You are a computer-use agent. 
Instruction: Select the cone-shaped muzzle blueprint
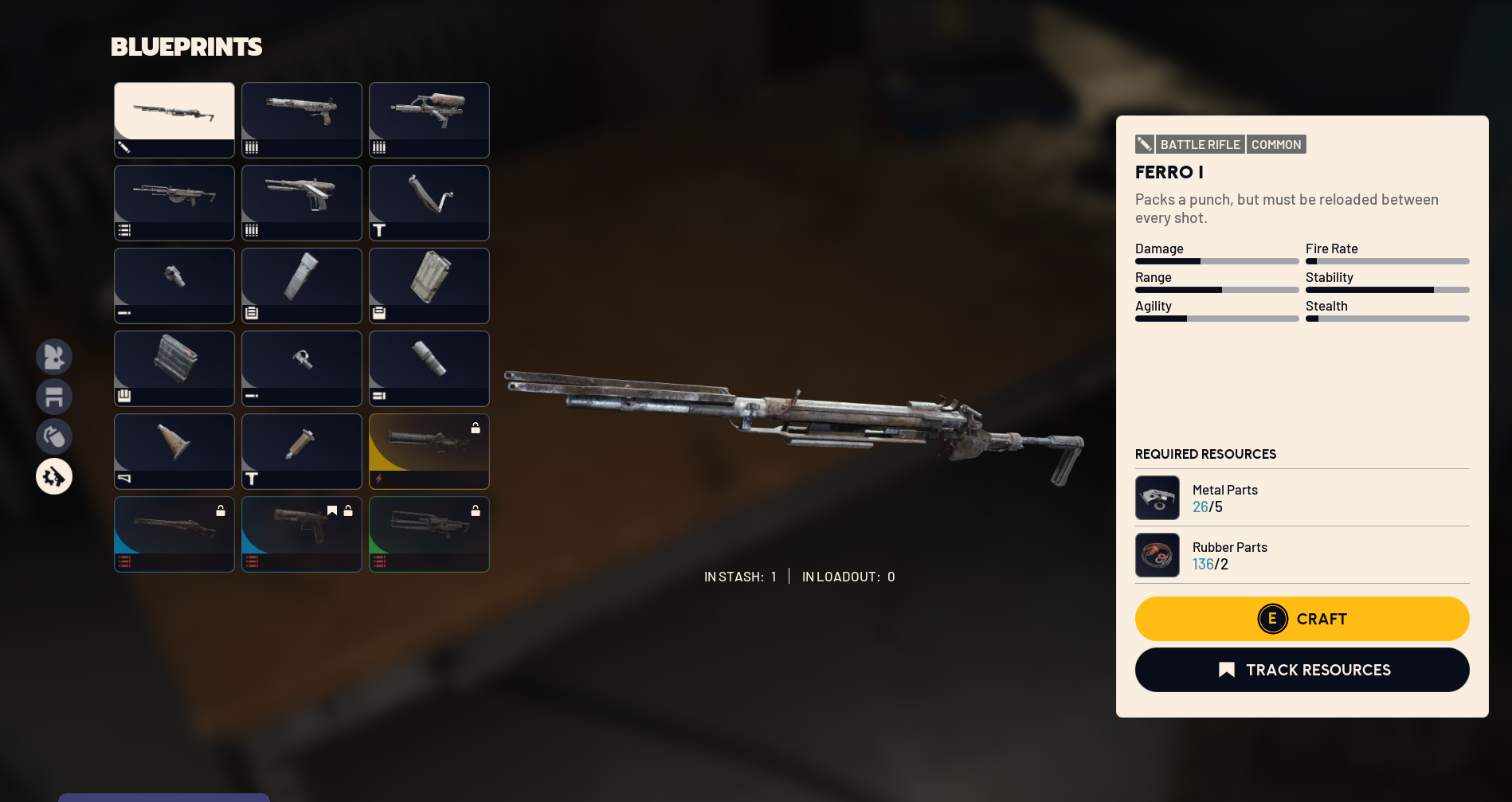(x=174, y=451)
